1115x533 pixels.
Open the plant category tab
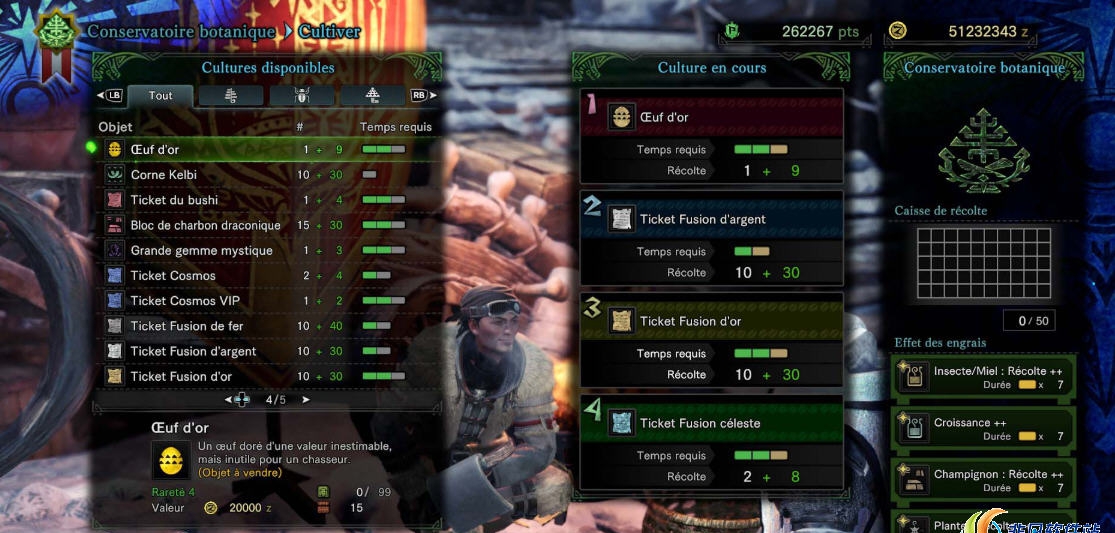[231, 96]
